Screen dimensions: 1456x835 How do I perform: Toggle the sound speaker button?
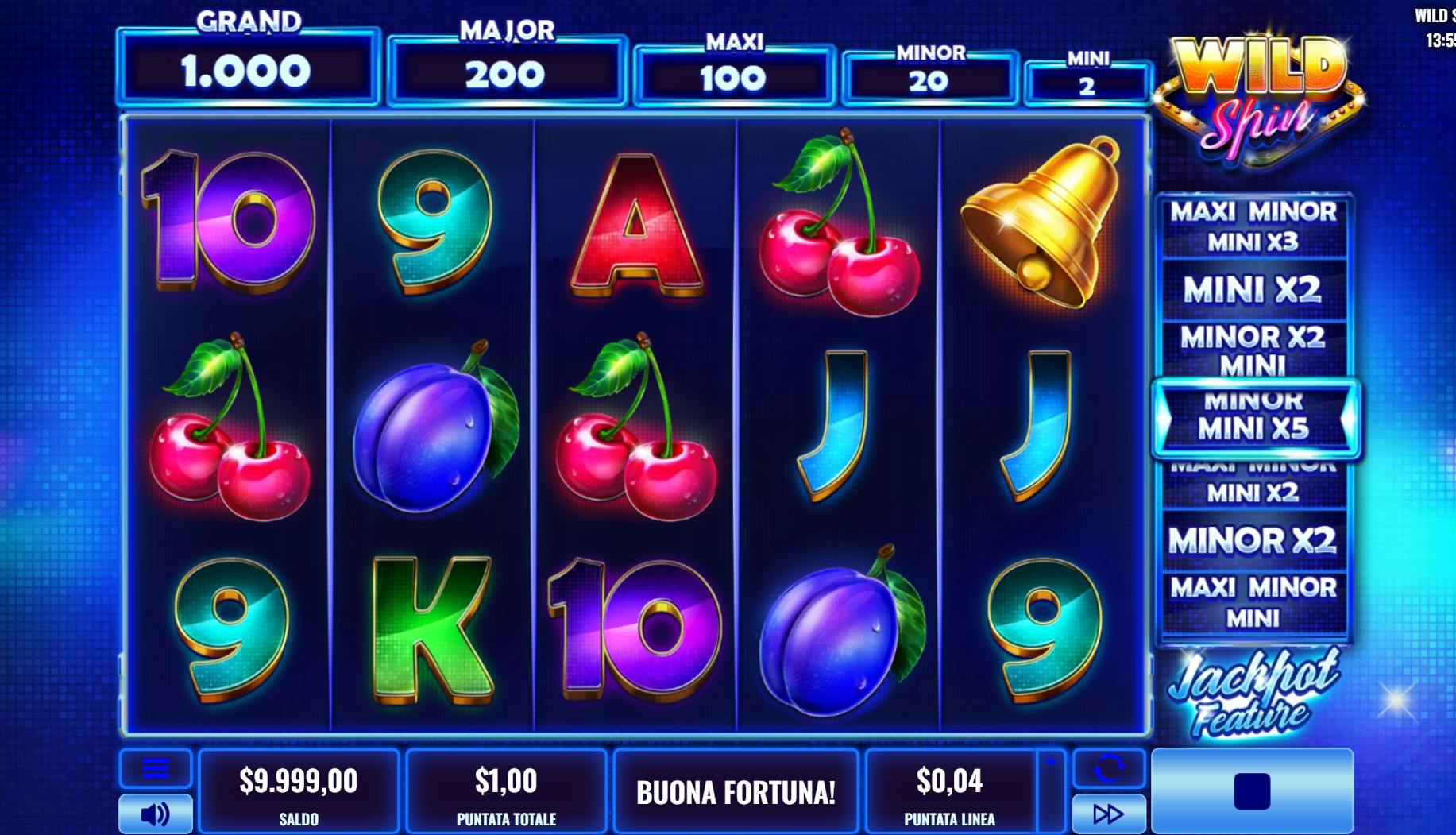pos(156,814)
